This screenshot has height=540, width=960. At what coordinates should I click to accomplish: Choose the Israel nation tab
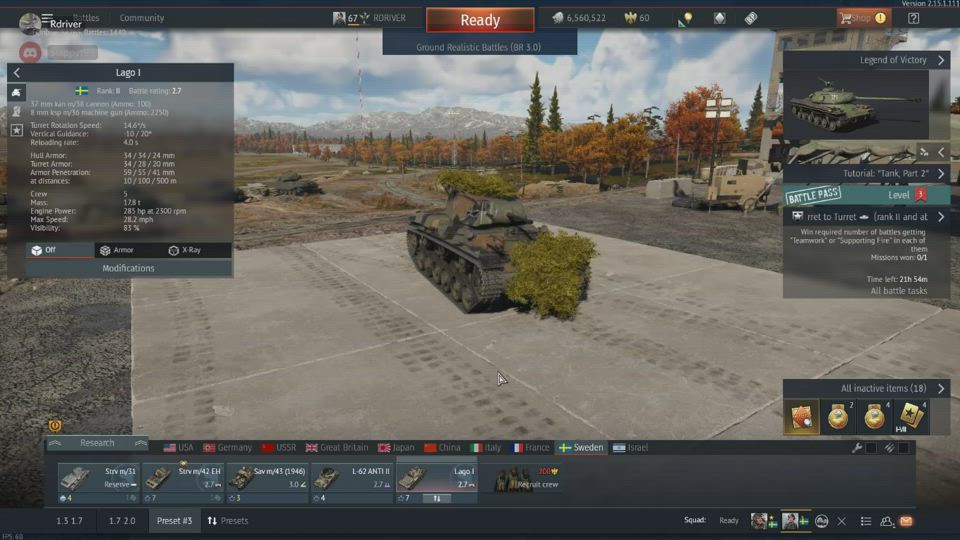pyautogui.click(x=631, y=448)
